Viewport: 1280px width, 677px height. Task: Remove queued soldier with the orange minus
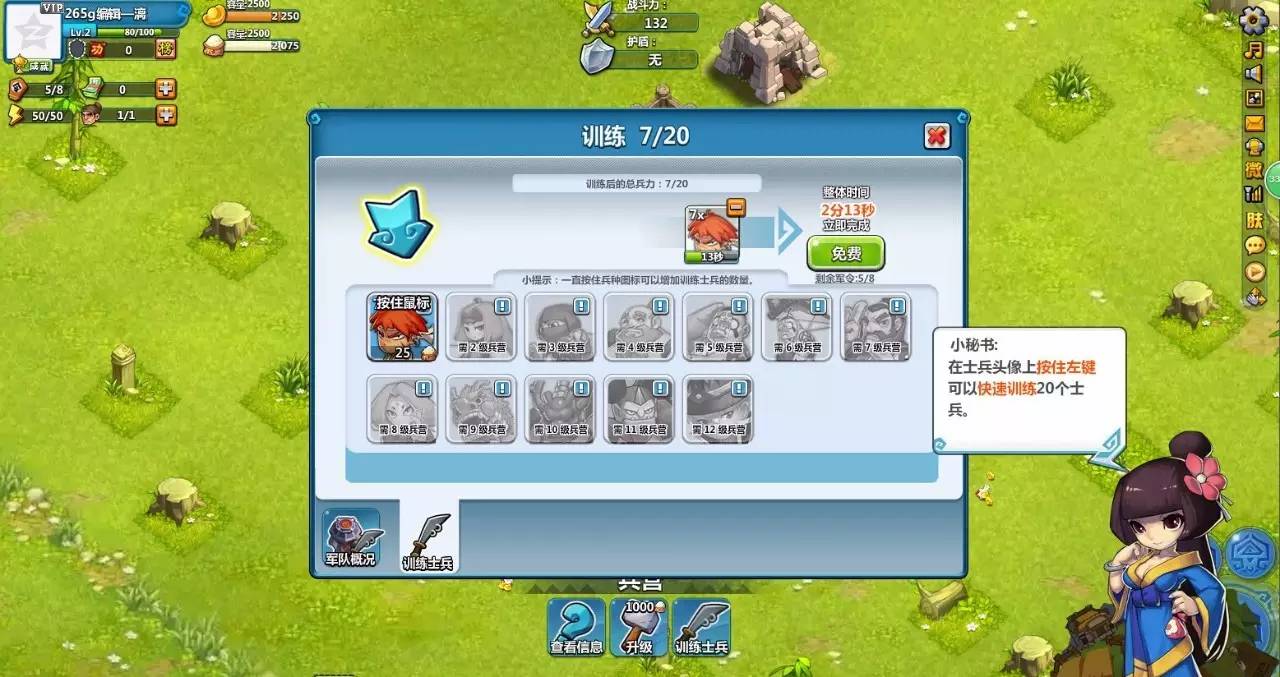pos(736,208)
